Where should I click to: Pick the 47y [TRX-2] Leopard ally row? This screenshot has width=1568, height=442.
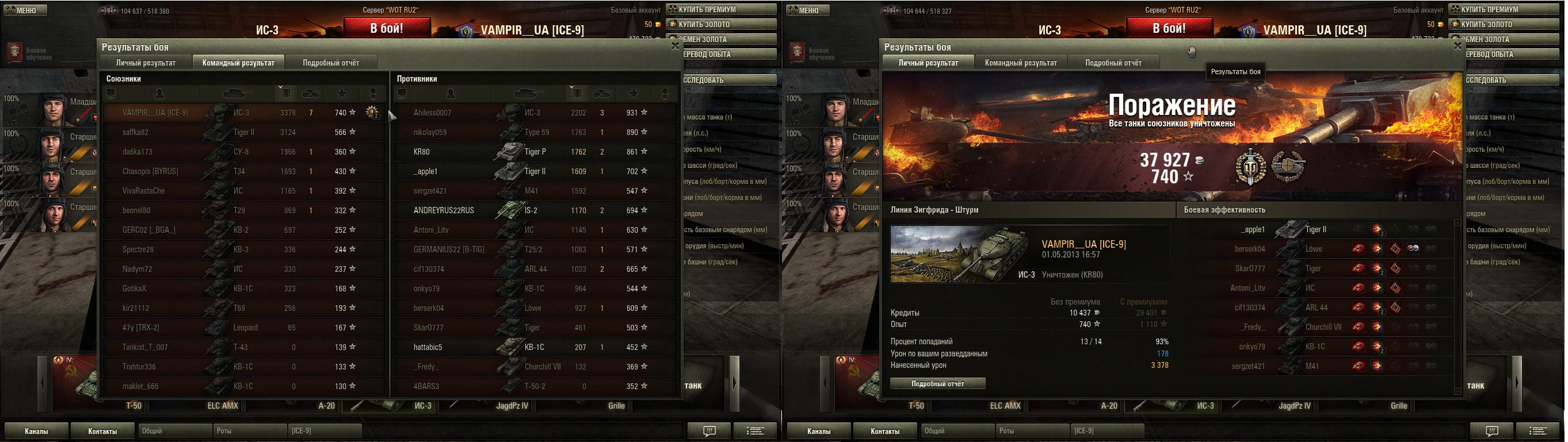[243, 328]
